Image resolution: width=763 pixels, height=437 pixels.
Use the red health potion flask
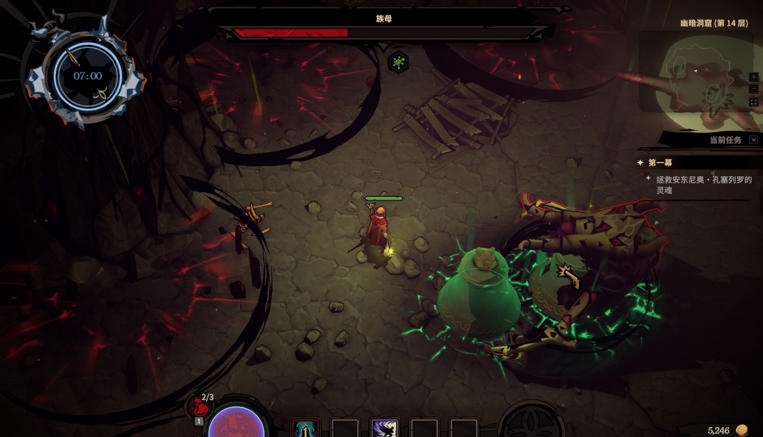(x=200, y=407)
